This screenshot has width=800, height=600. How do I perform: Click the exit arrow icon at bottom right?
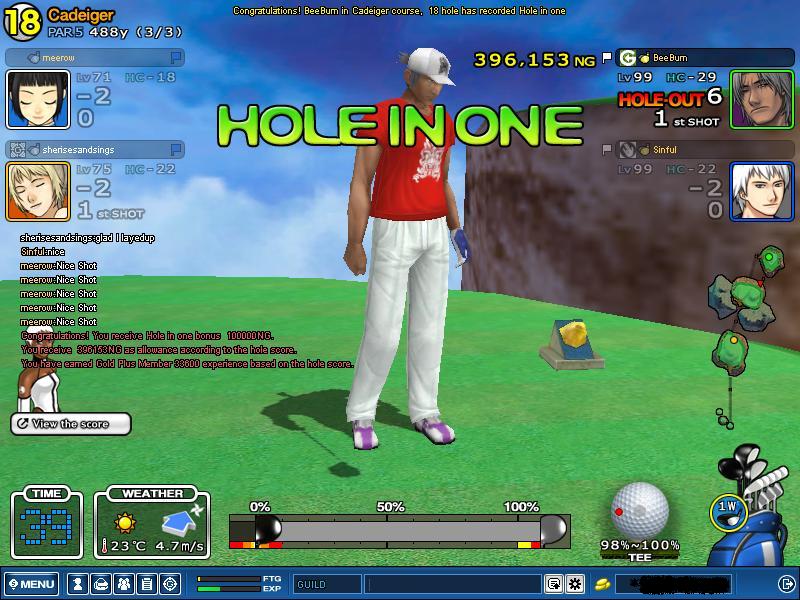pos(786,584)
